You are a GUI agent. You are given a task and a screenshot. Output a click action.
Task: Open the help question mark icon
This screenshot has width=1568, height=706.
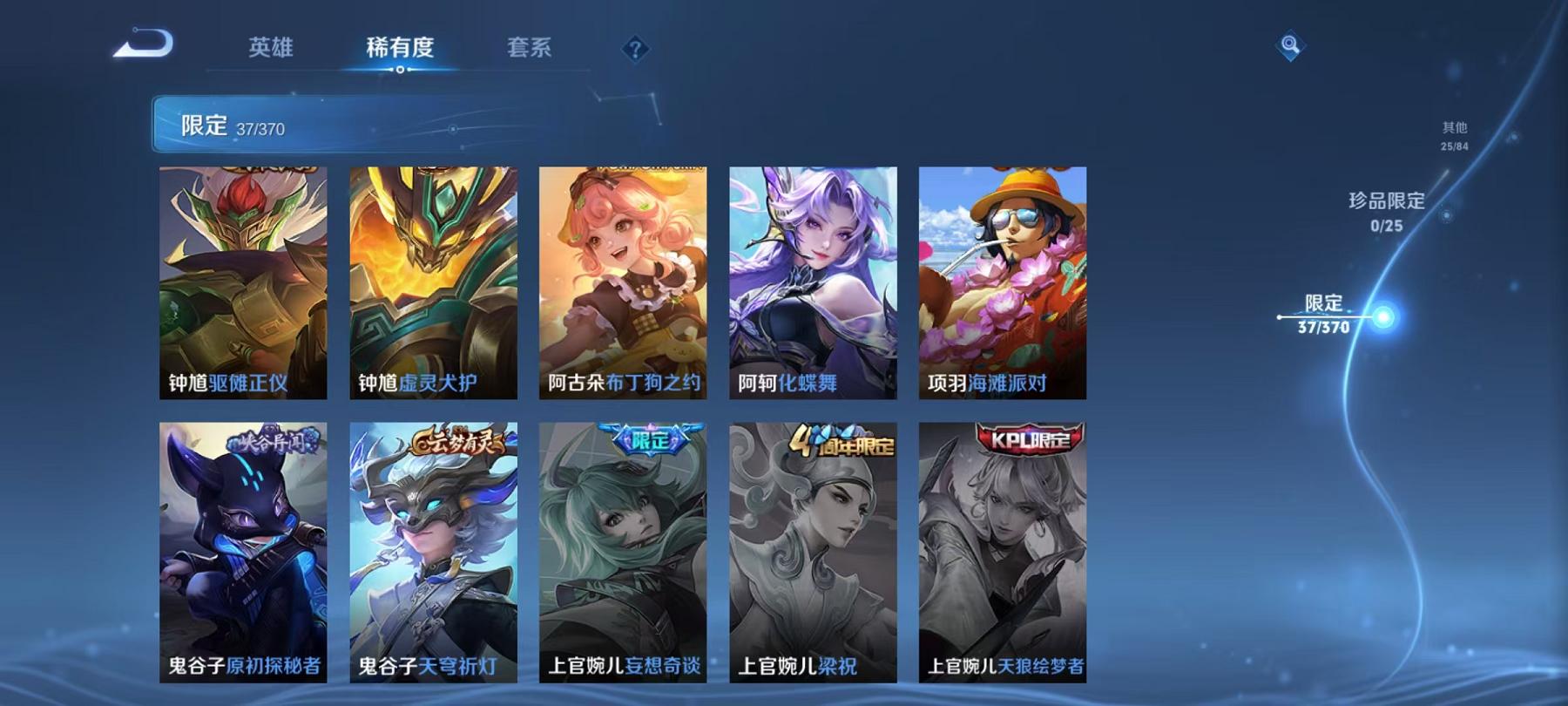(635, 50)
